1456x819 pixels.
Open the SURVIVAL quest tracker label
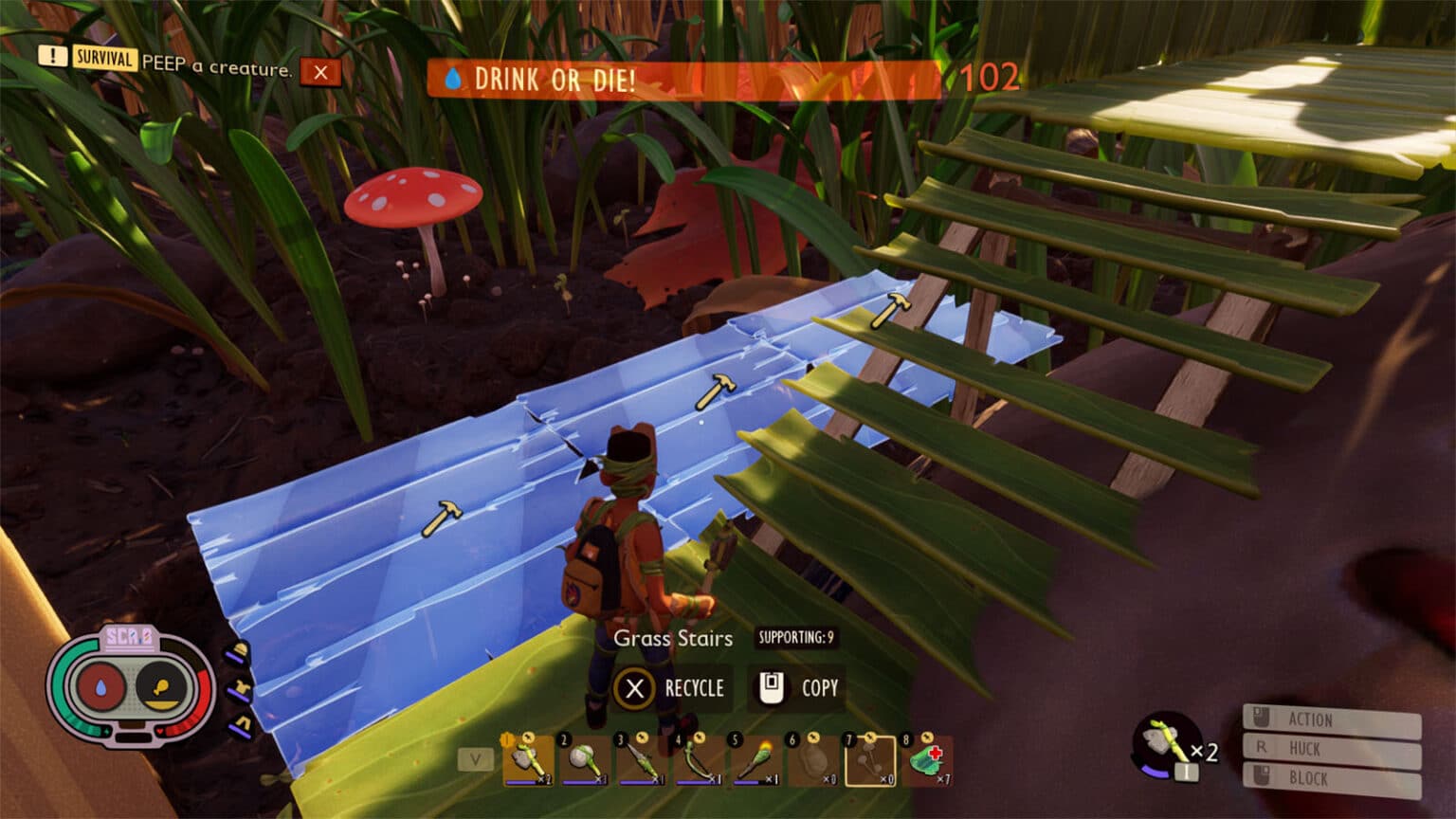tap(104, 59)
